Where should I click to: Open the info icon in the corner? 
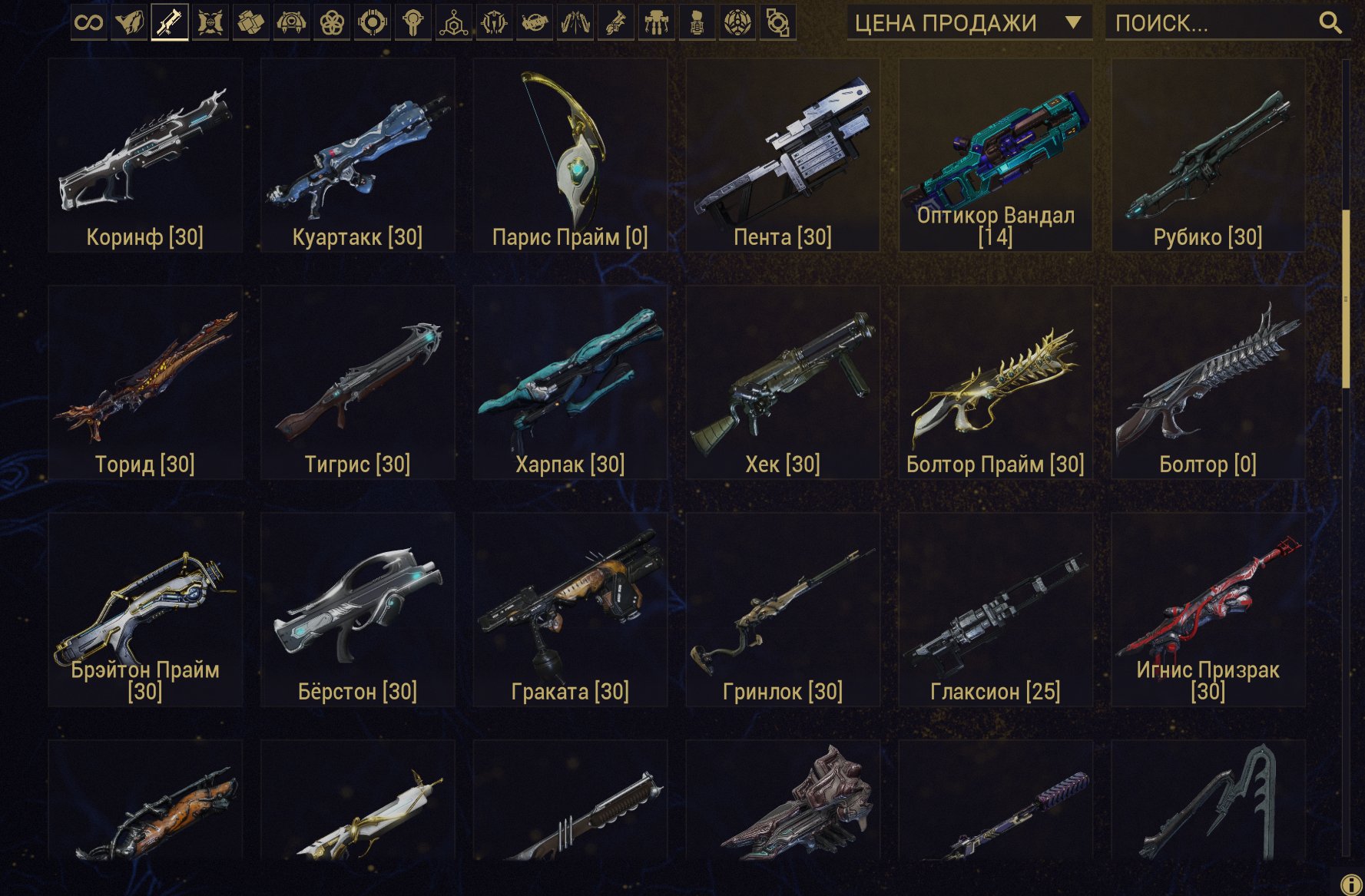coord(1350,884)
